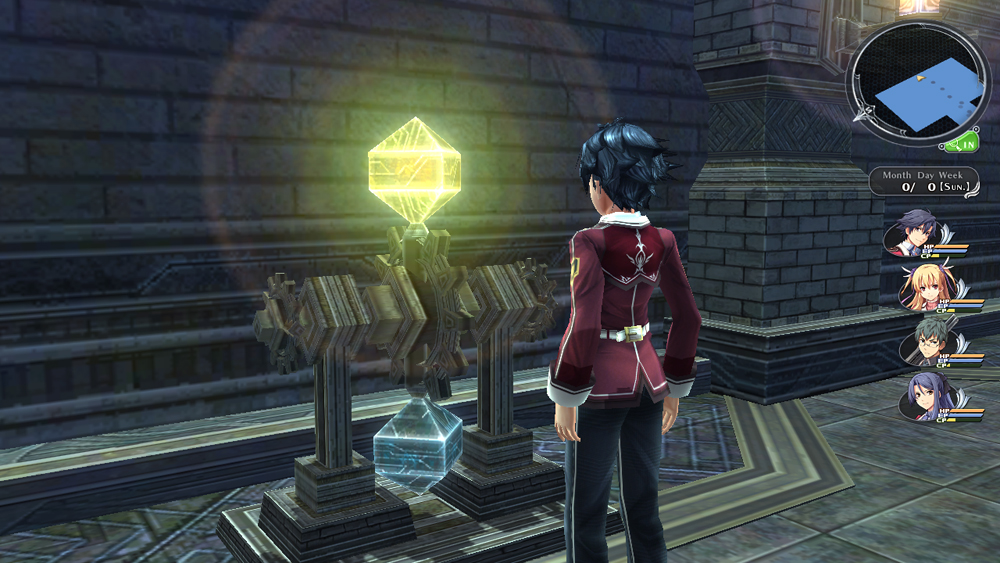Viewport: 1000px width, 563px height.
Task: Select the glasses-wearing boy's portrait
Action: [x=920, y=342]
